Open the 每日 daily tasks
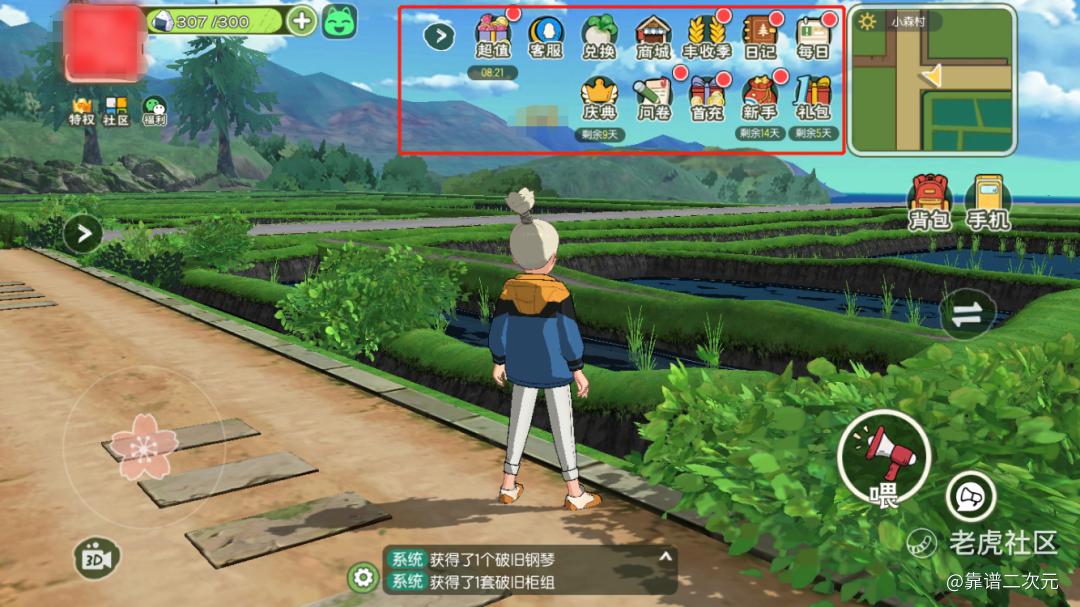Image resolution: width=1080 pixels, height=607 pixels. 814,37
